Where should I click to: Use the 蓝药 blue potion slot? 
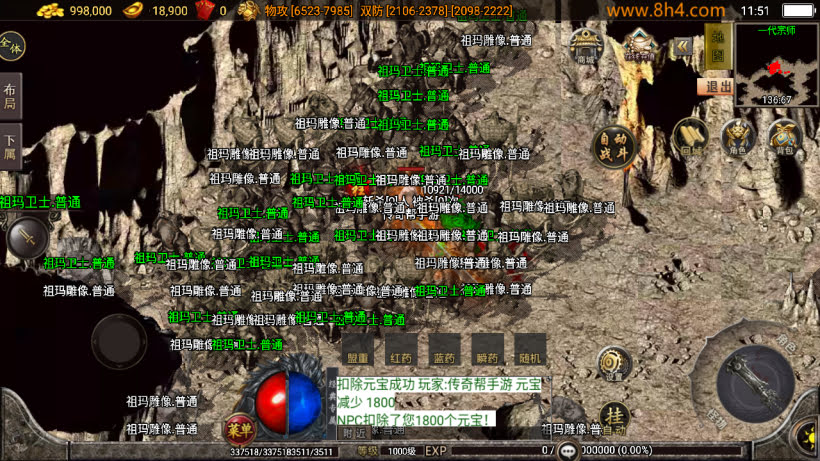(x=444, y=350)
